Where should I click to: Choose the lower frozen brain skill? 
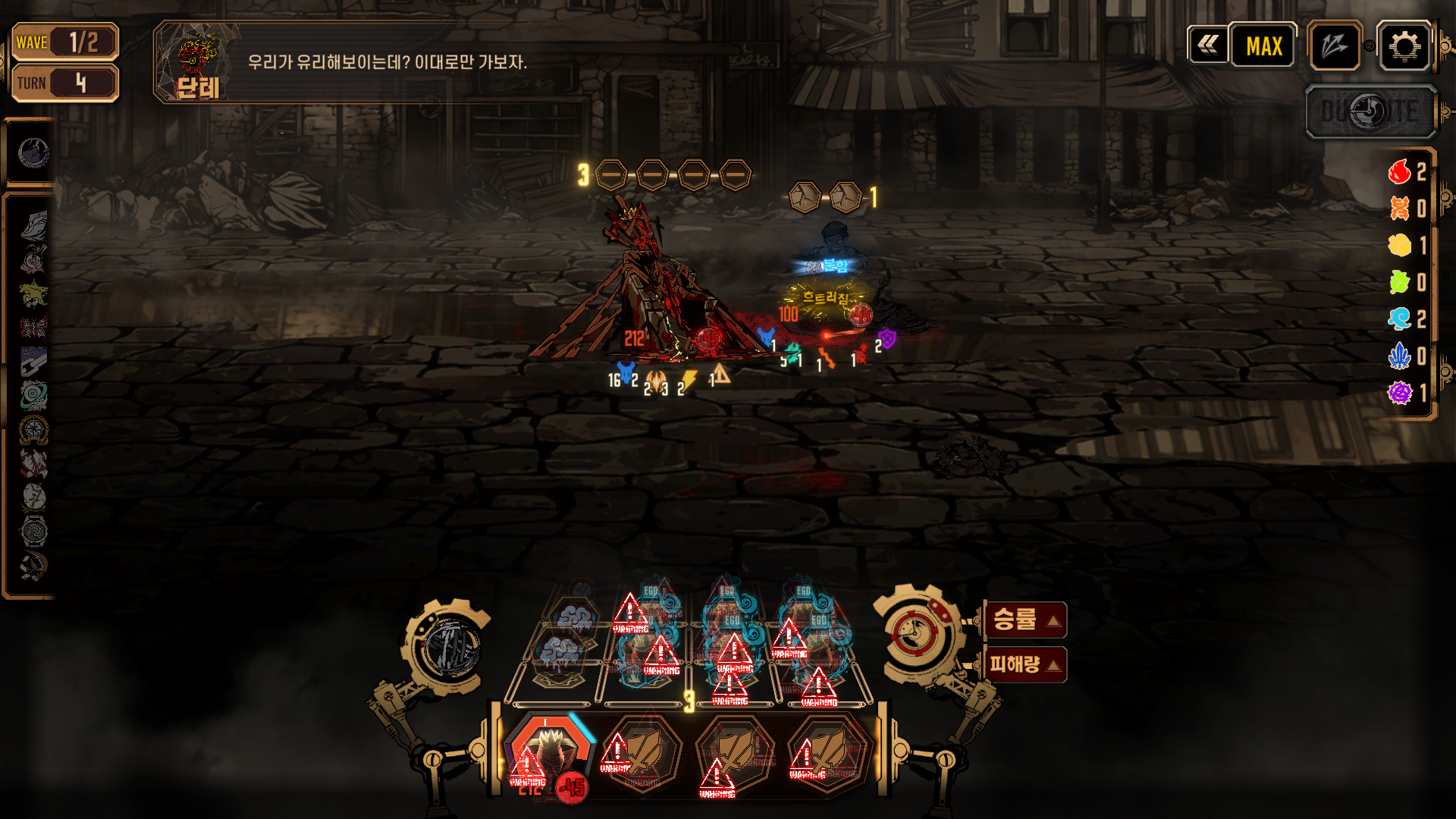pyautogui.click(x=560, y=654)
